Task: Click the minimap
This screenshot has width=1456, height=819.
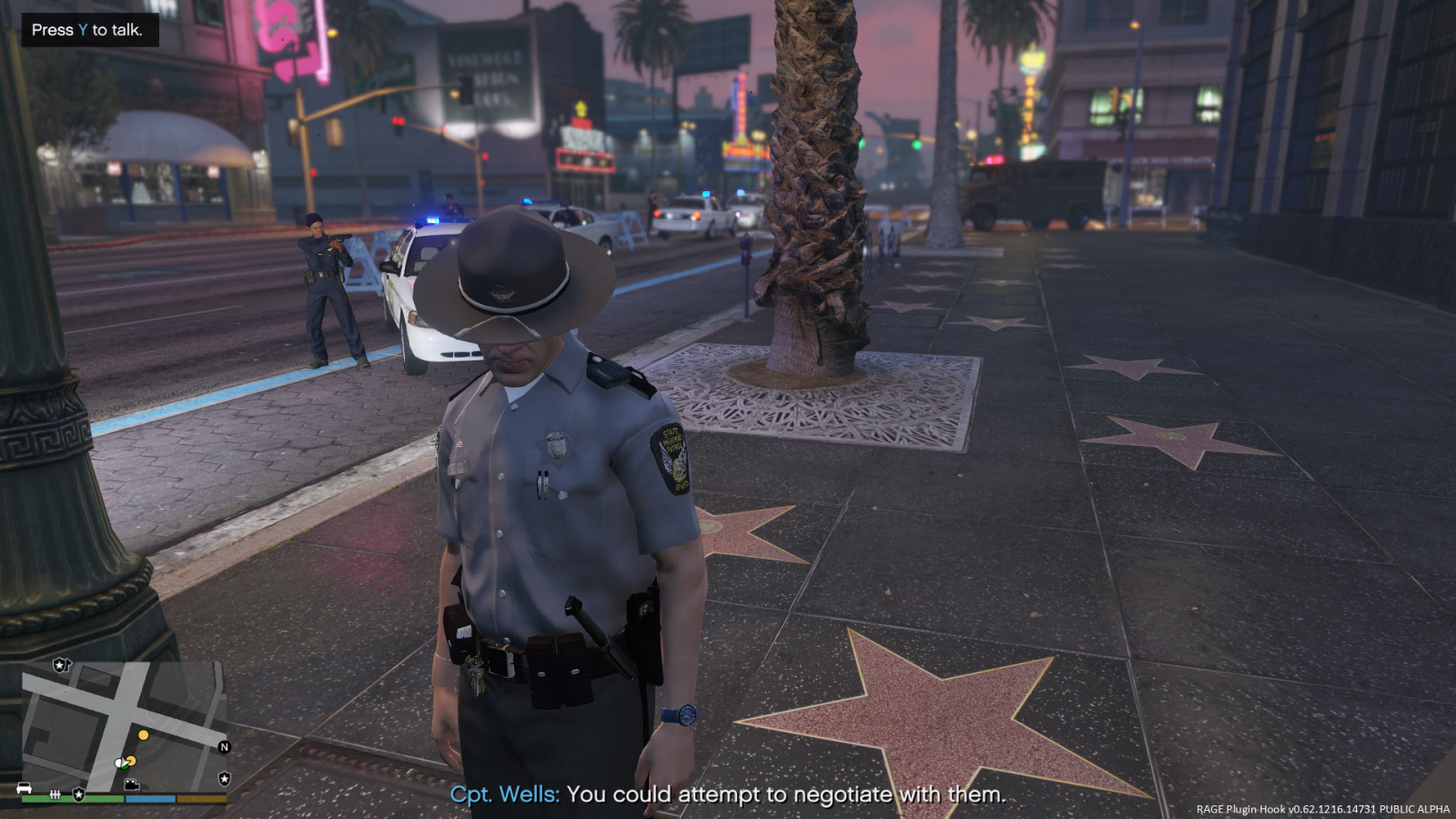Action: (125, 726)
